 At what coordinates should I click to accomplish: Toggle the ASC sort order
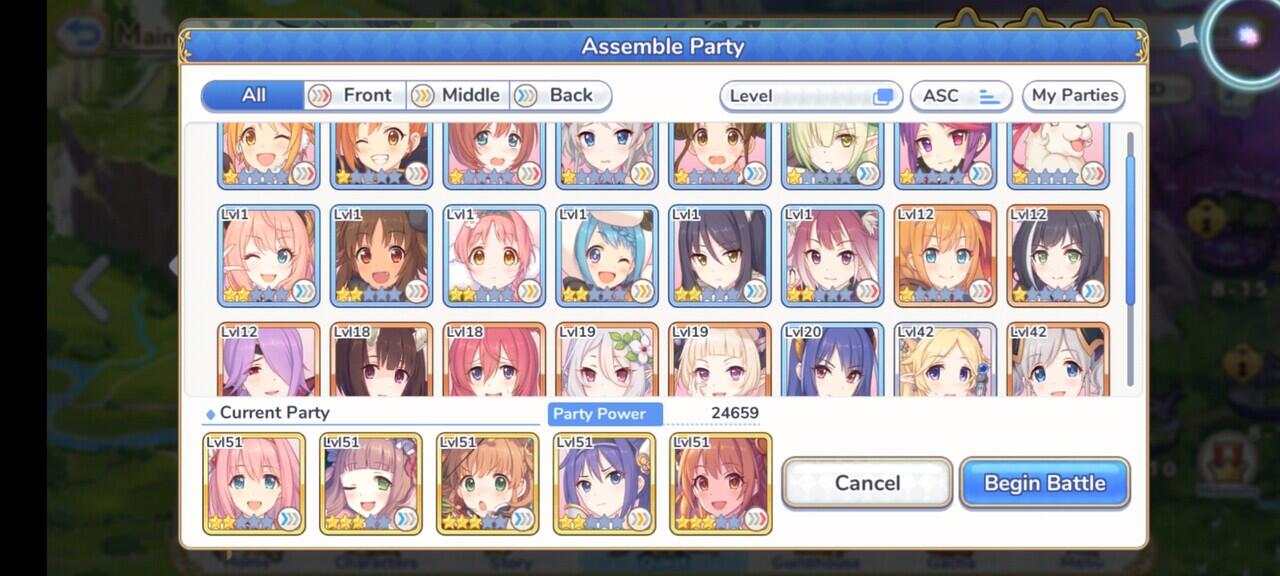pyautogui.click(x=960, y=96)
